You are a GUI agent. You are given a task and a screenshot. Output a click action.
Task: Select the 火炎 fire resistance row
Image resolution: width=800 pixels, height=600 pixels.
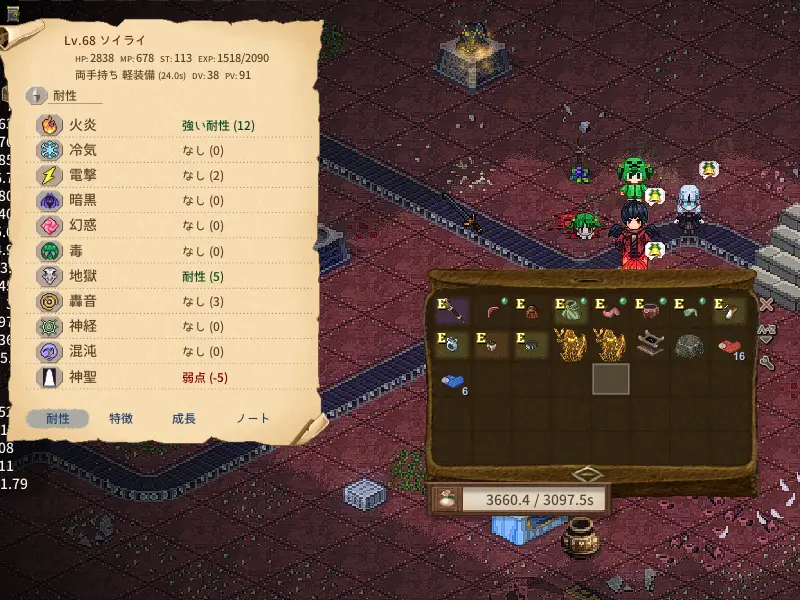170,126
